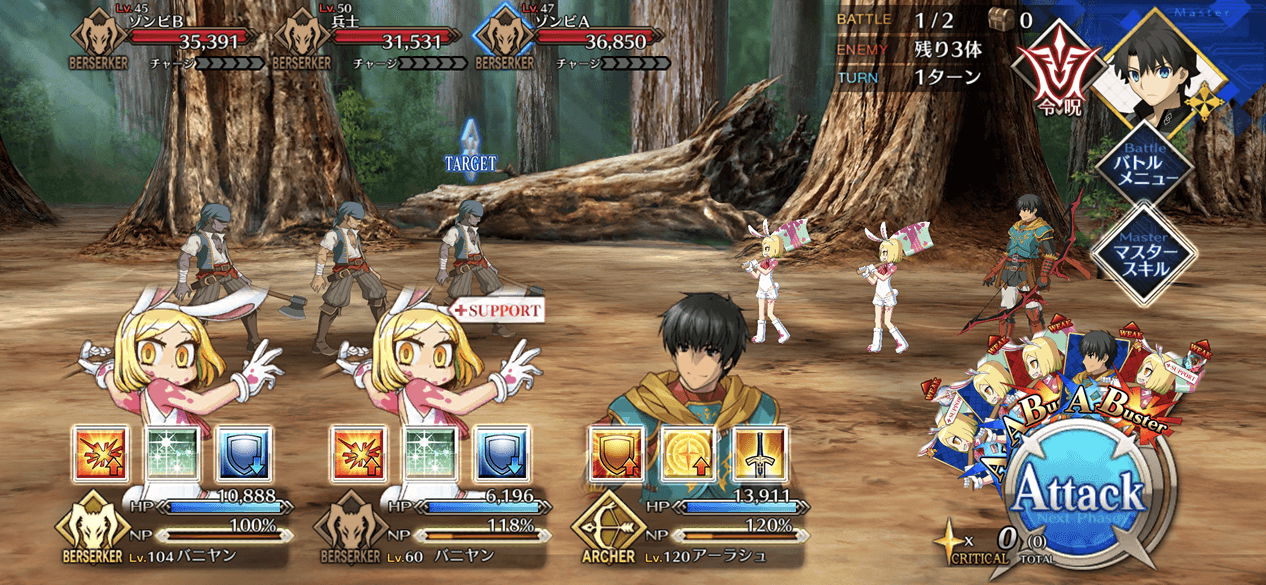Viewport: 1266px width, 585px height.
Task: Activate Lv.104 バニヤン's explosion skill icon
Action: click(x=101, y=453)
